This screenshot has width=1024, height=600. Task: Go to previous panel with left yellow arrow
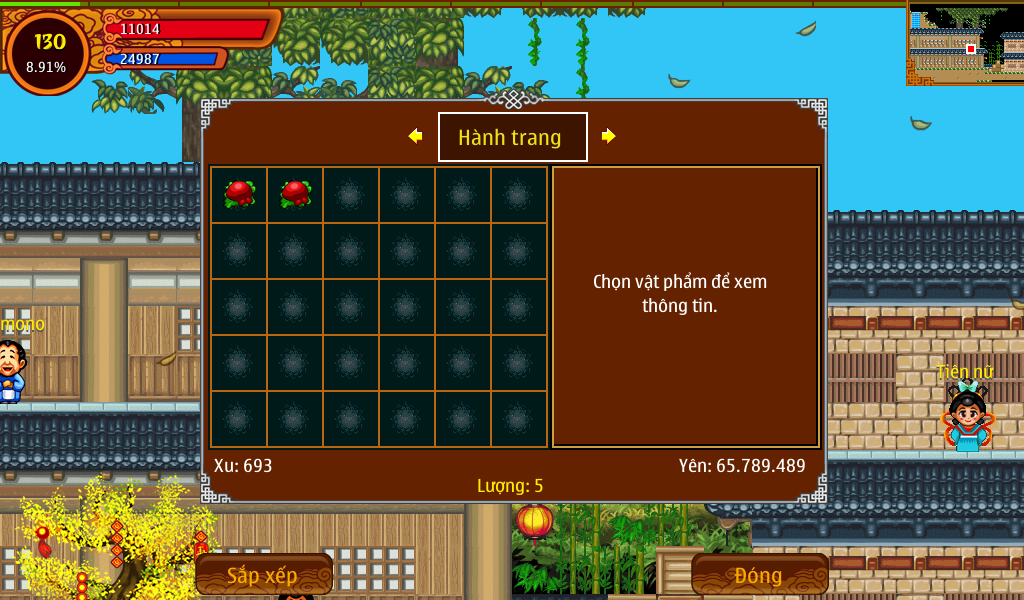tap(415, 136)
